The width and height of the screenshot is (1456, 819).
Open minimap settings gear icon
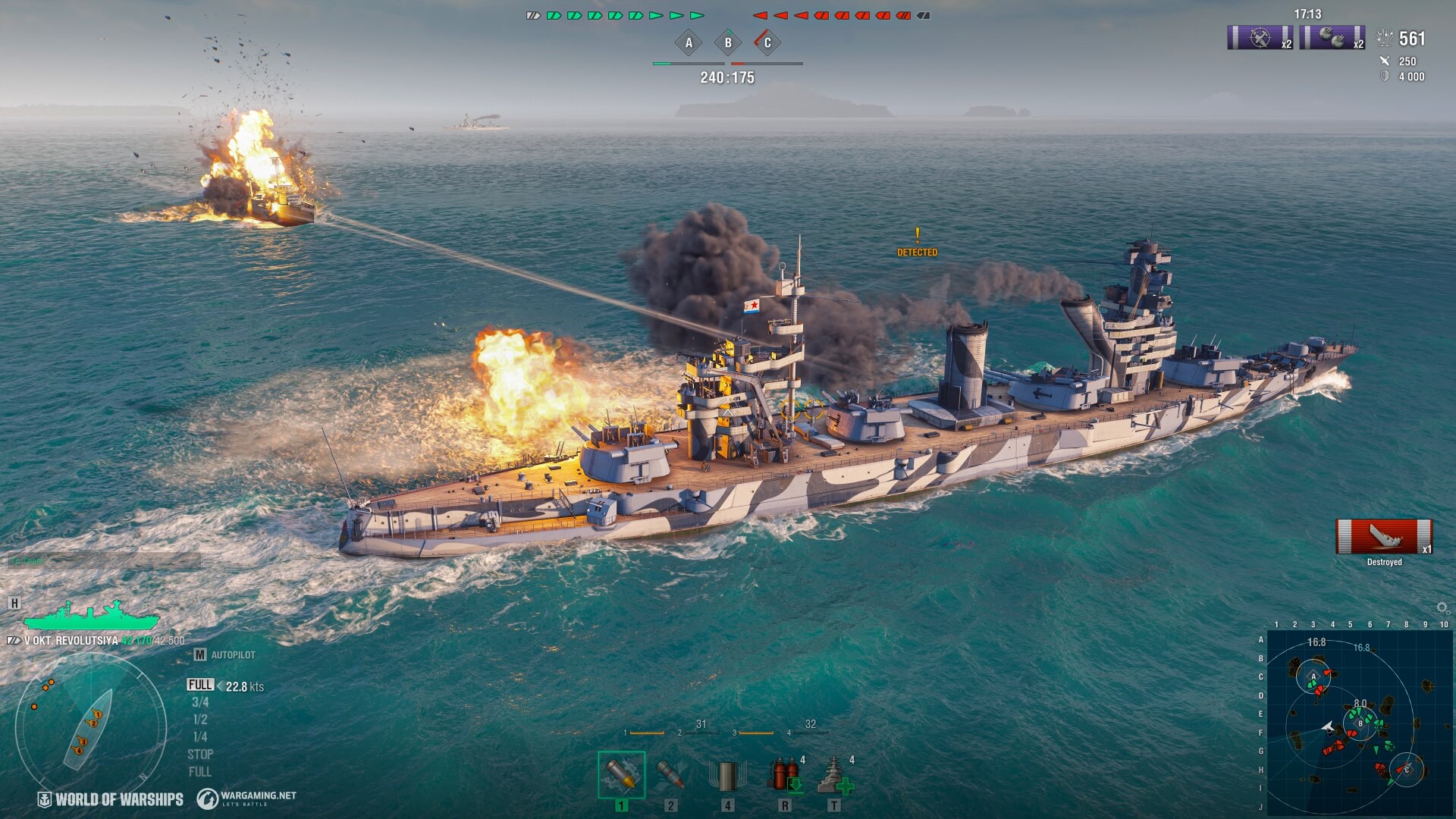1442,608
